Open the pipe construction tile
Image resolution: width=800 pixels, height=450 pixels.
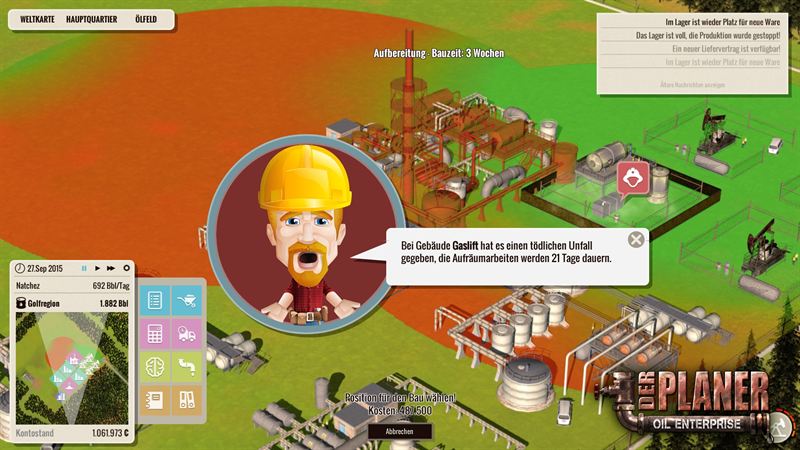point(187,367)
